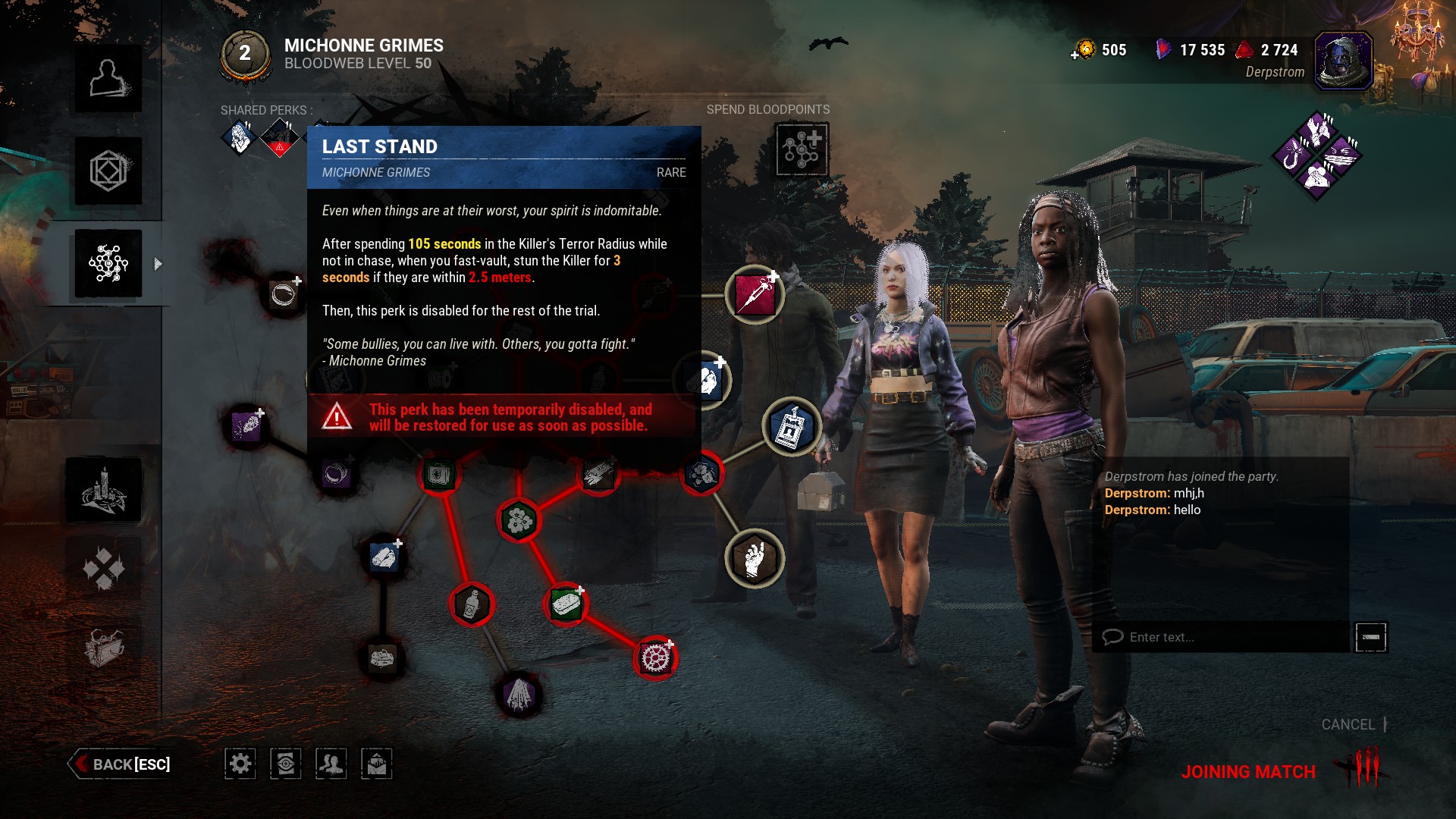Image resolution: width=1456 pixels, height=819 pixels.
Task: Open the loadout hexagon tab
Action: (x=108, y=171)
